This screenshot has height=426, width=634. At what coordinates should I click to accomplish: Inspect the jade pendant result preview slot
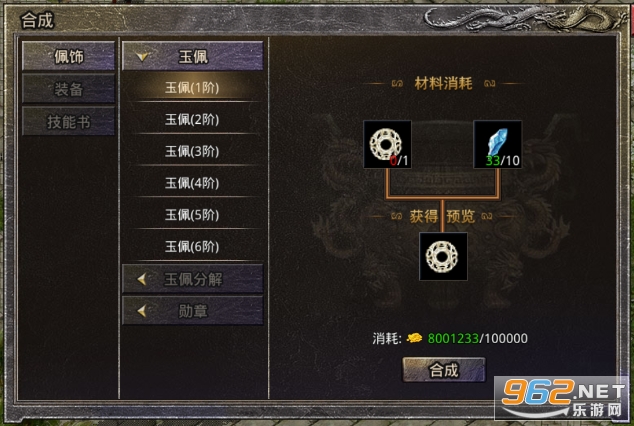pos(443,256)
